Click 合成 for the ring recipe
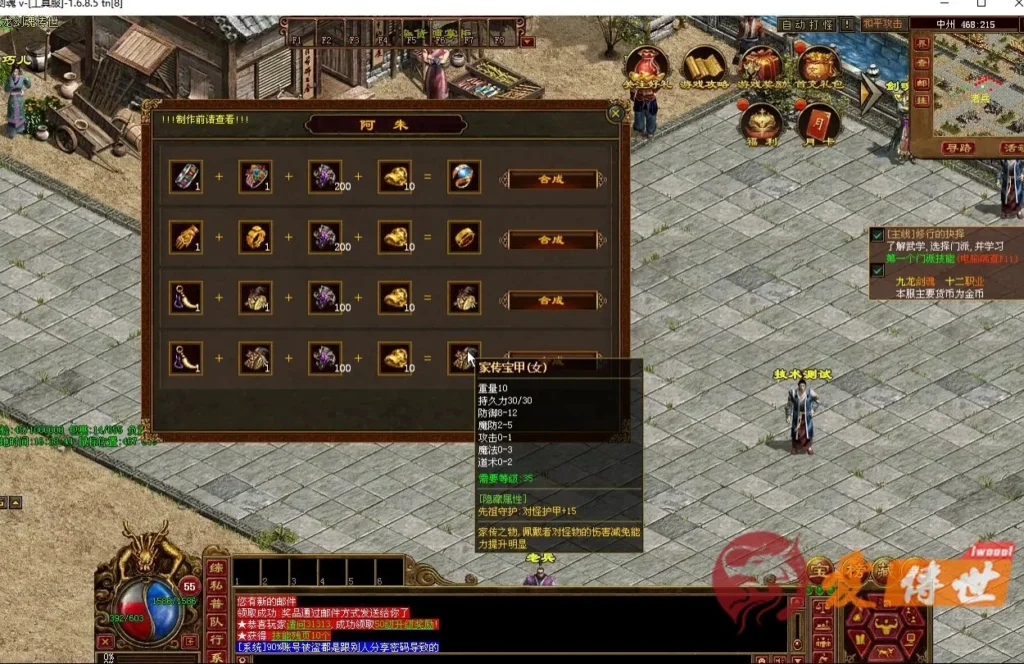Image resolution: width=1024 pixels, height=664 pixels. (x=552, y=180)
